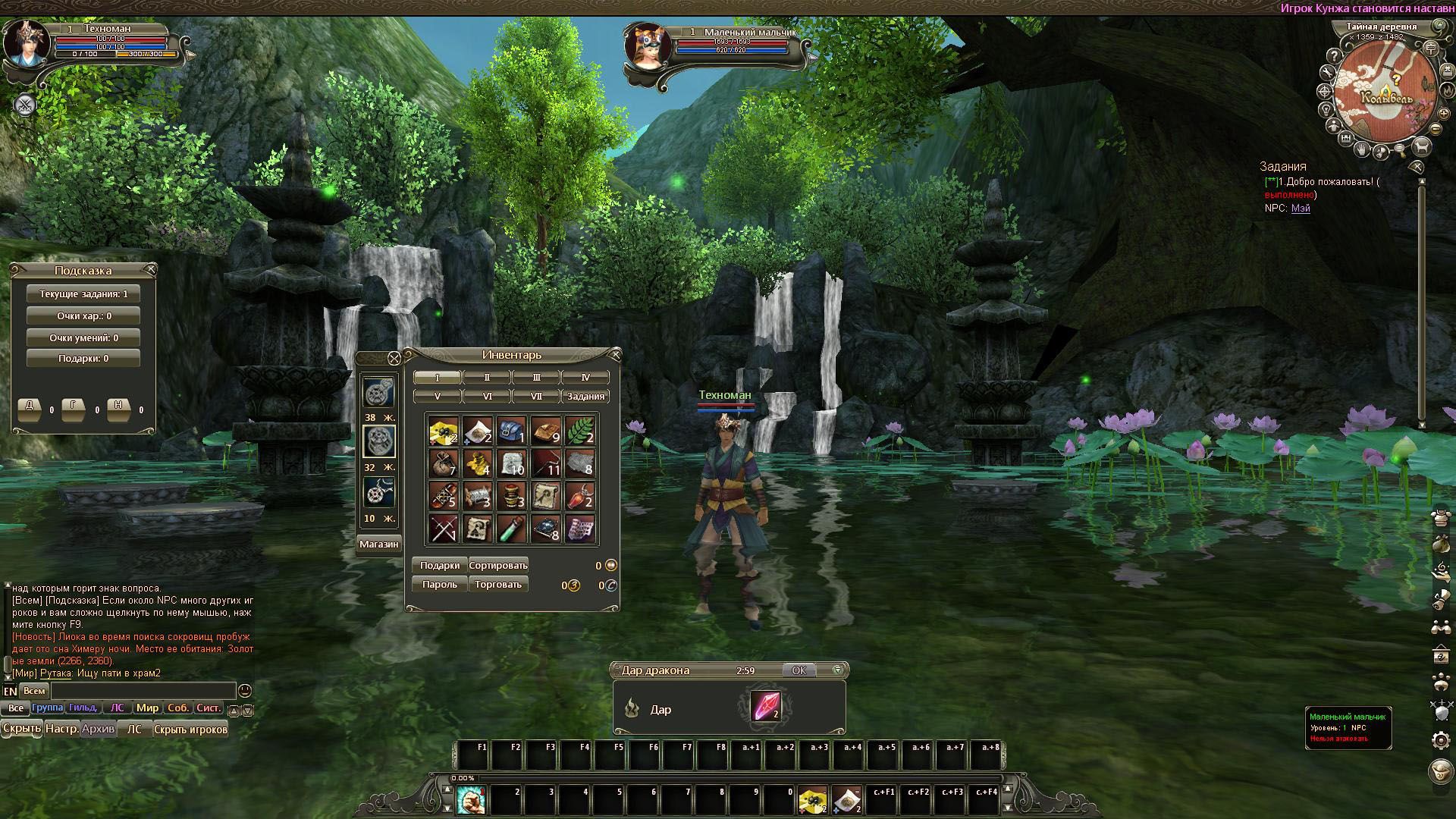Switch to inventory tab II
Image resolution: width=1456 pixels, height=819 pixels.
click(x=488, y=376)
